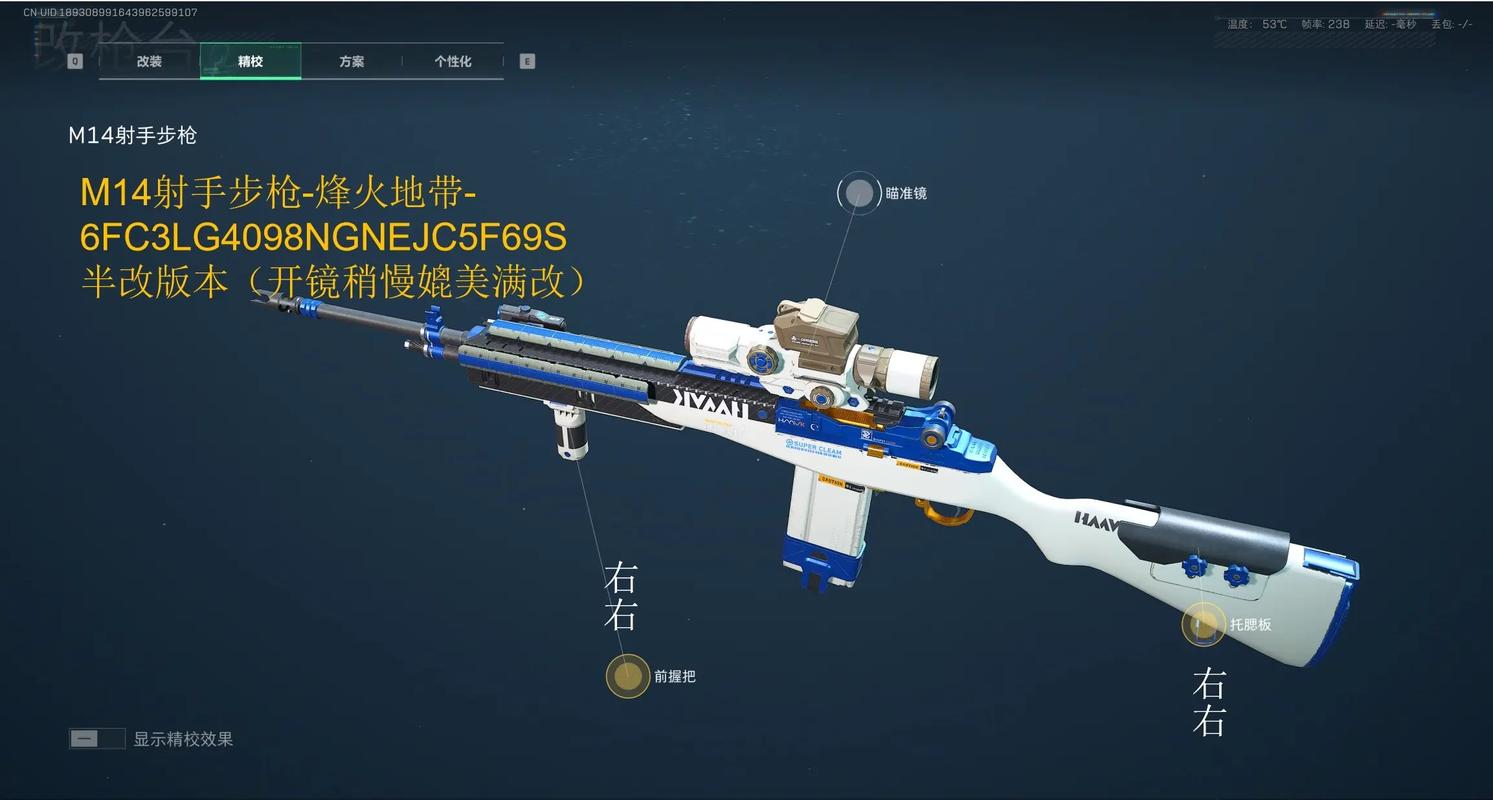Select the 精校 tab
The image size is (1493, 800).
point(250,61)
